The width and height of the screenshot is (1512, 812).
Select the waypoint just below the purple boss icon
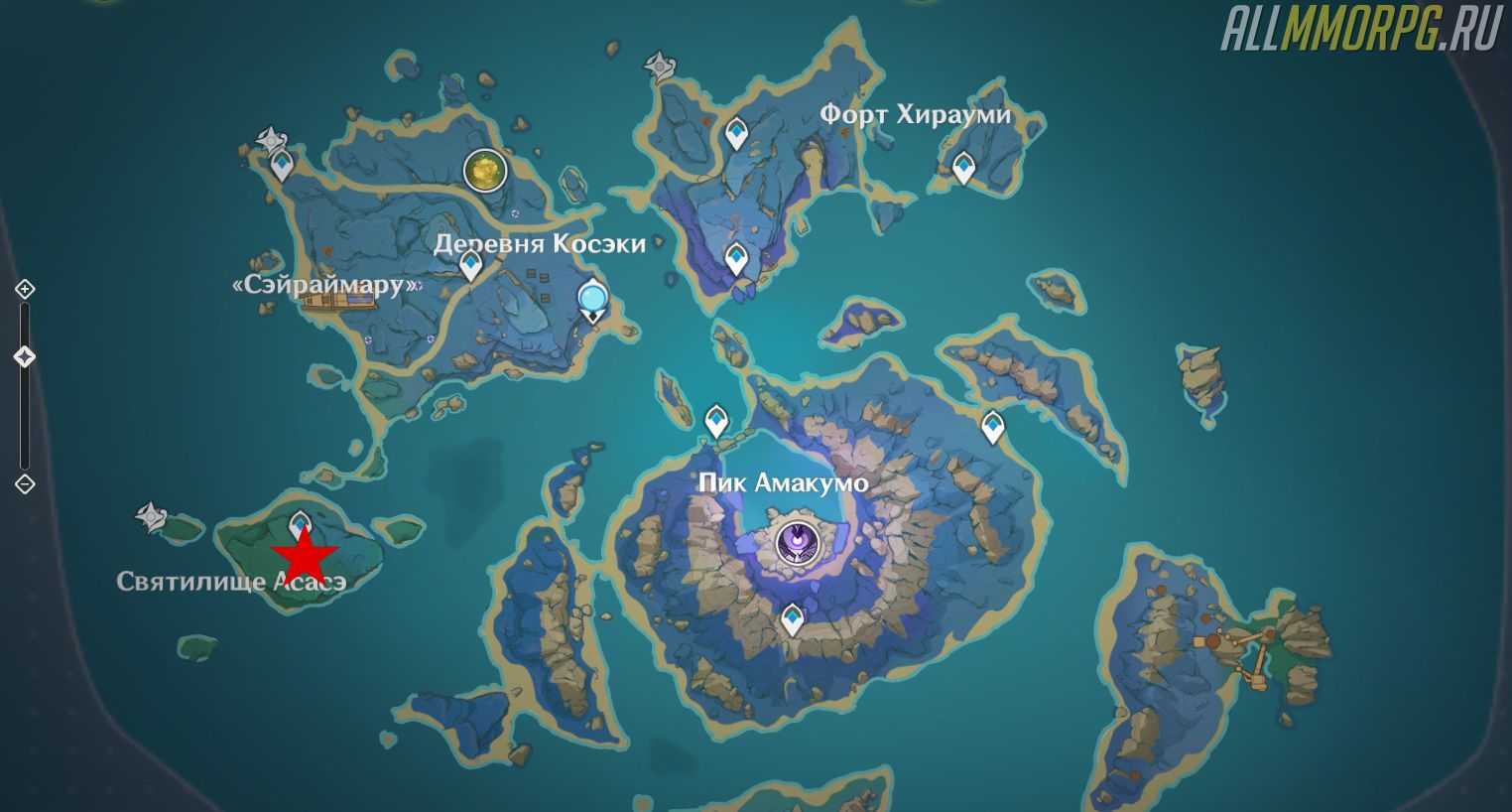point(791,618)
